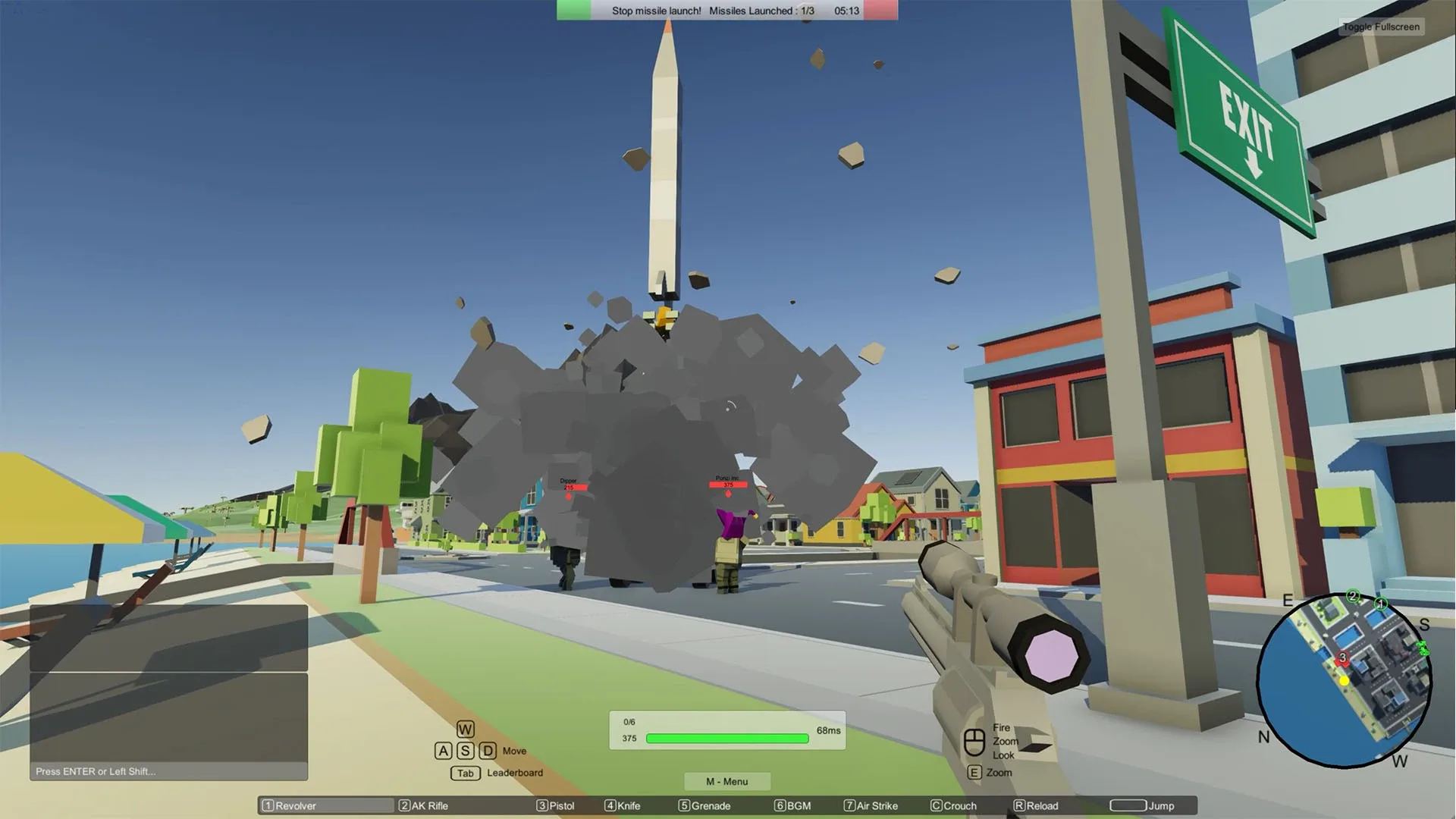Toggle BGM music from the hotbar
The height and width of the screenshot is (819, 1456).
[x=795, y=806]
